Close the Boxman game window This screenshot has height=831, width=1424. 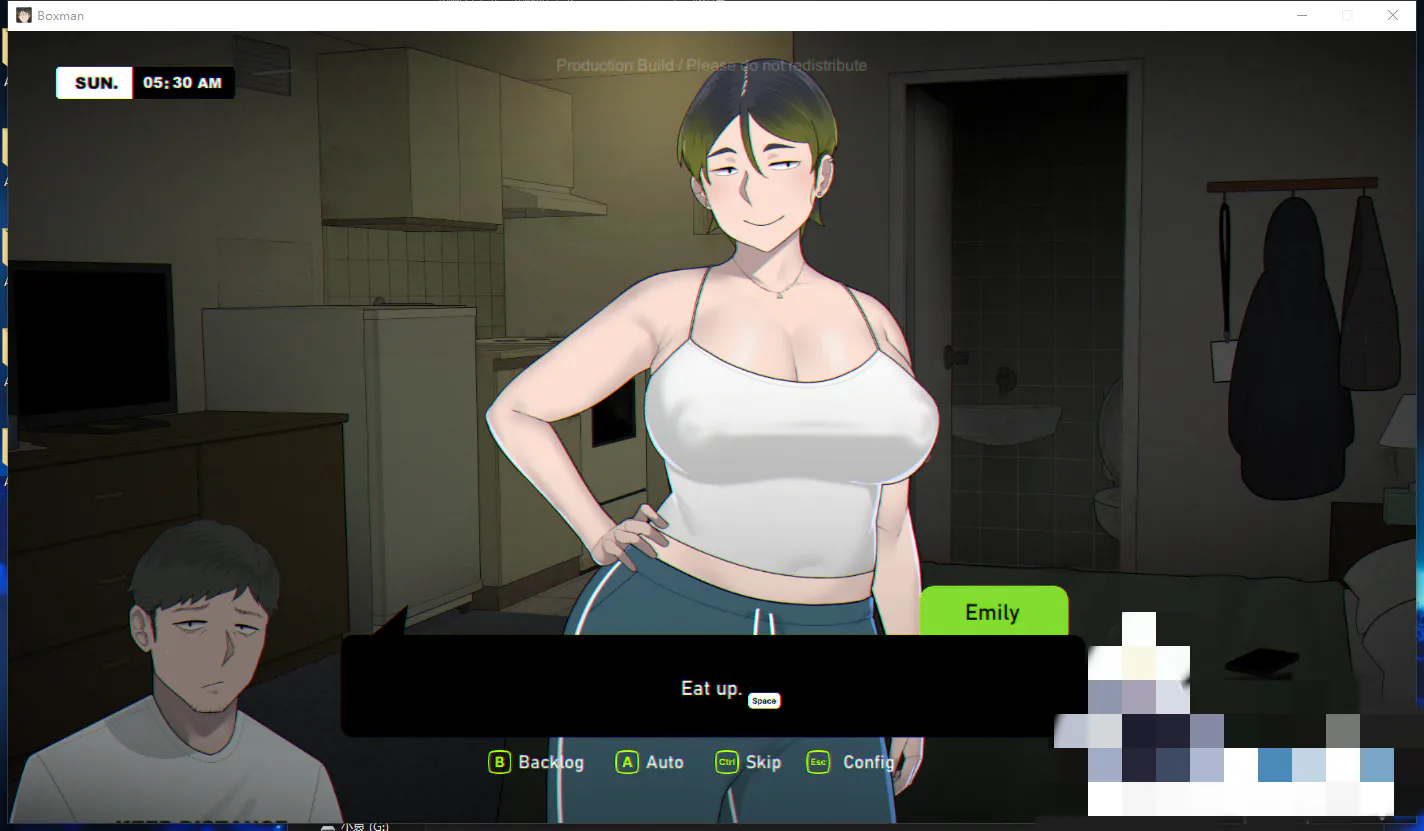click(x=1393, y=15)
